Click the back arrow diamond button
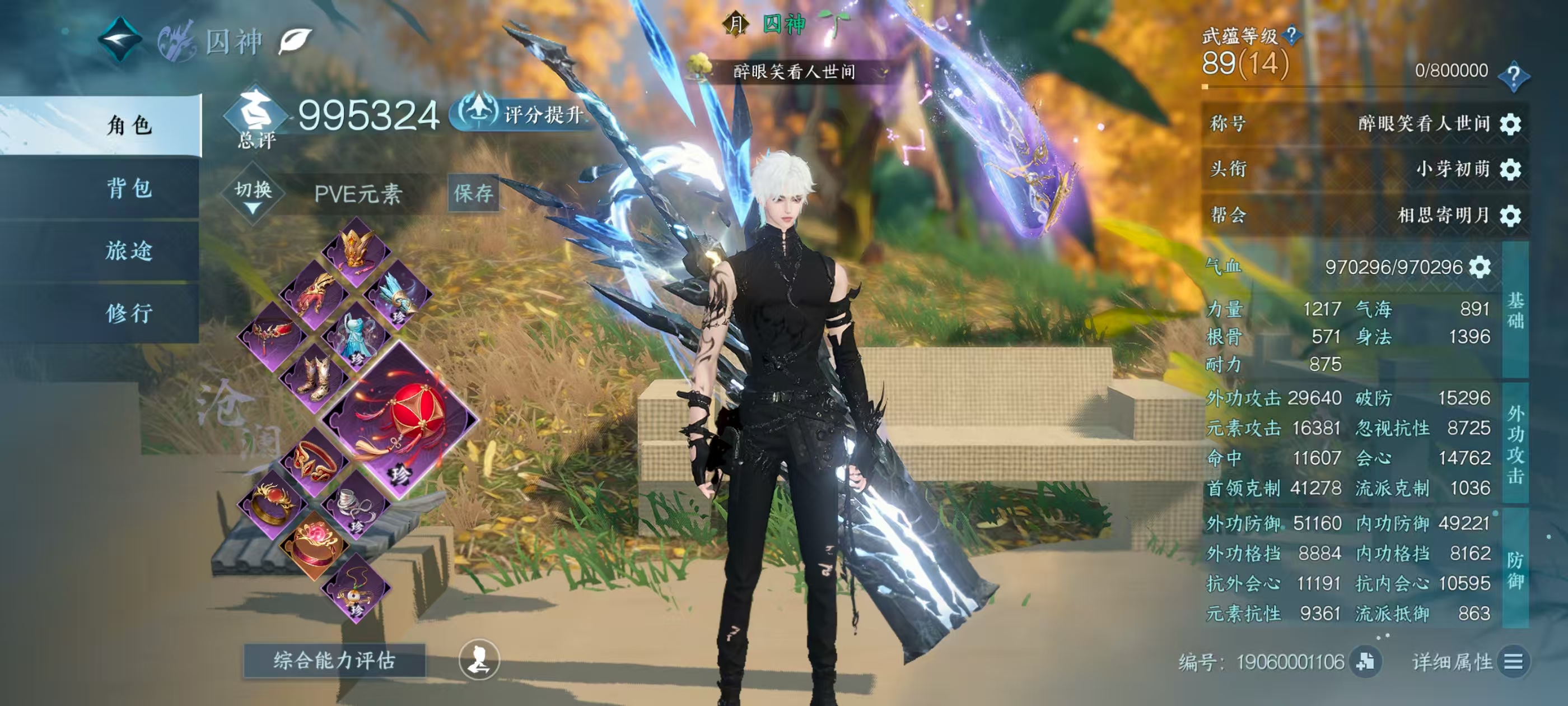 (120, 40)
